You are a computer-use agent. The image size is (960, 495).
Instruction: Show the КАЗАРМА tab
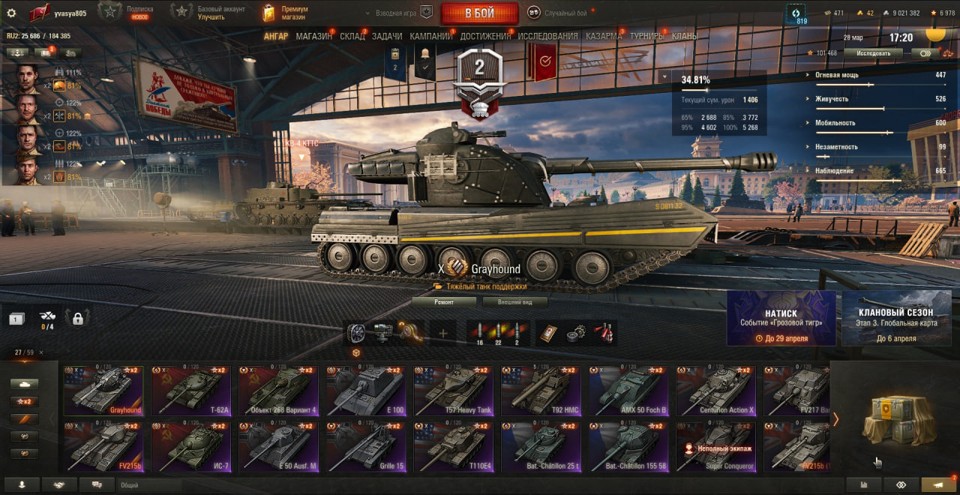click(605, 37)
